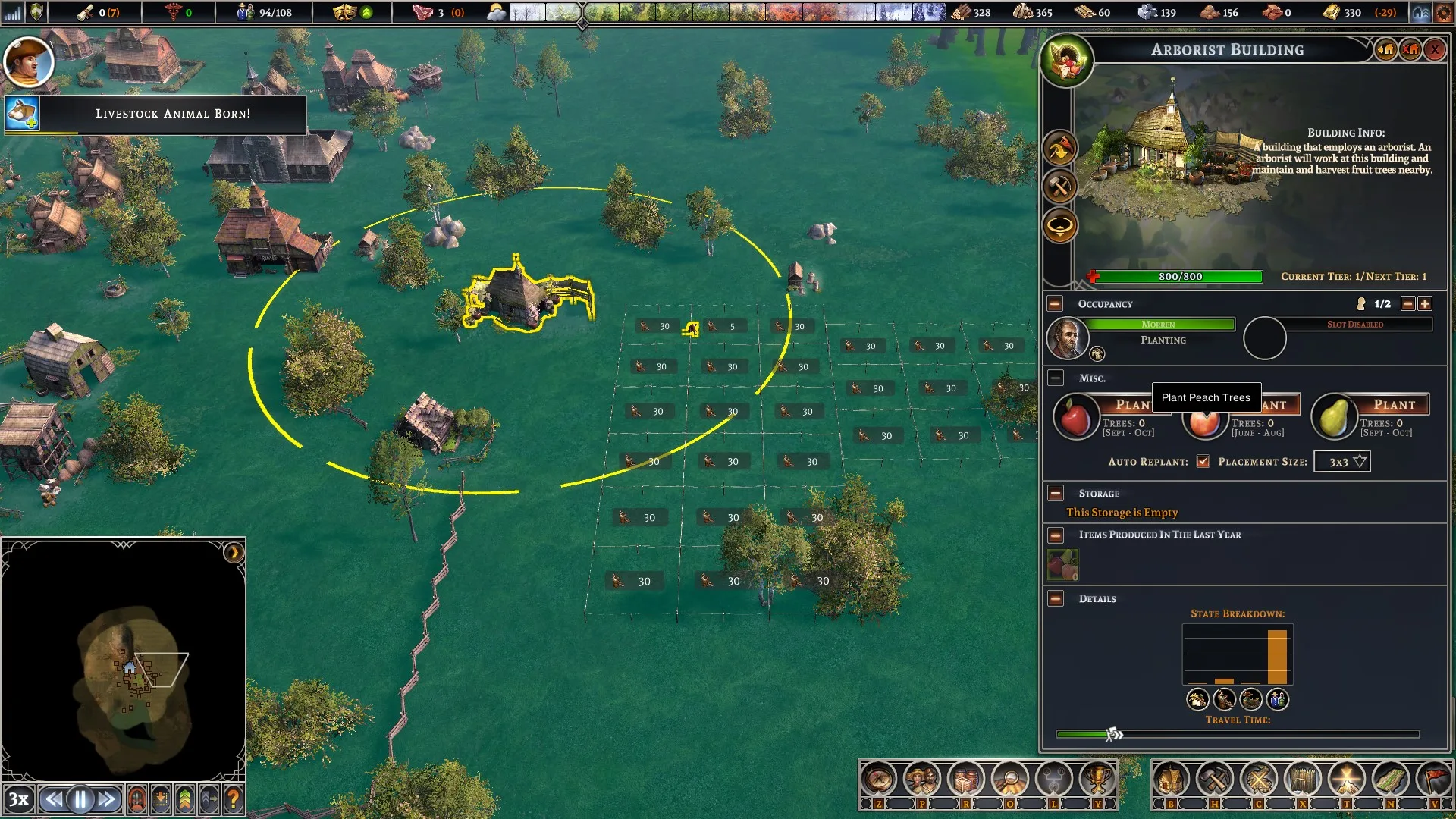Pause the game speed control
Viewport: 1456px width, 819px height.
point(80,799)
